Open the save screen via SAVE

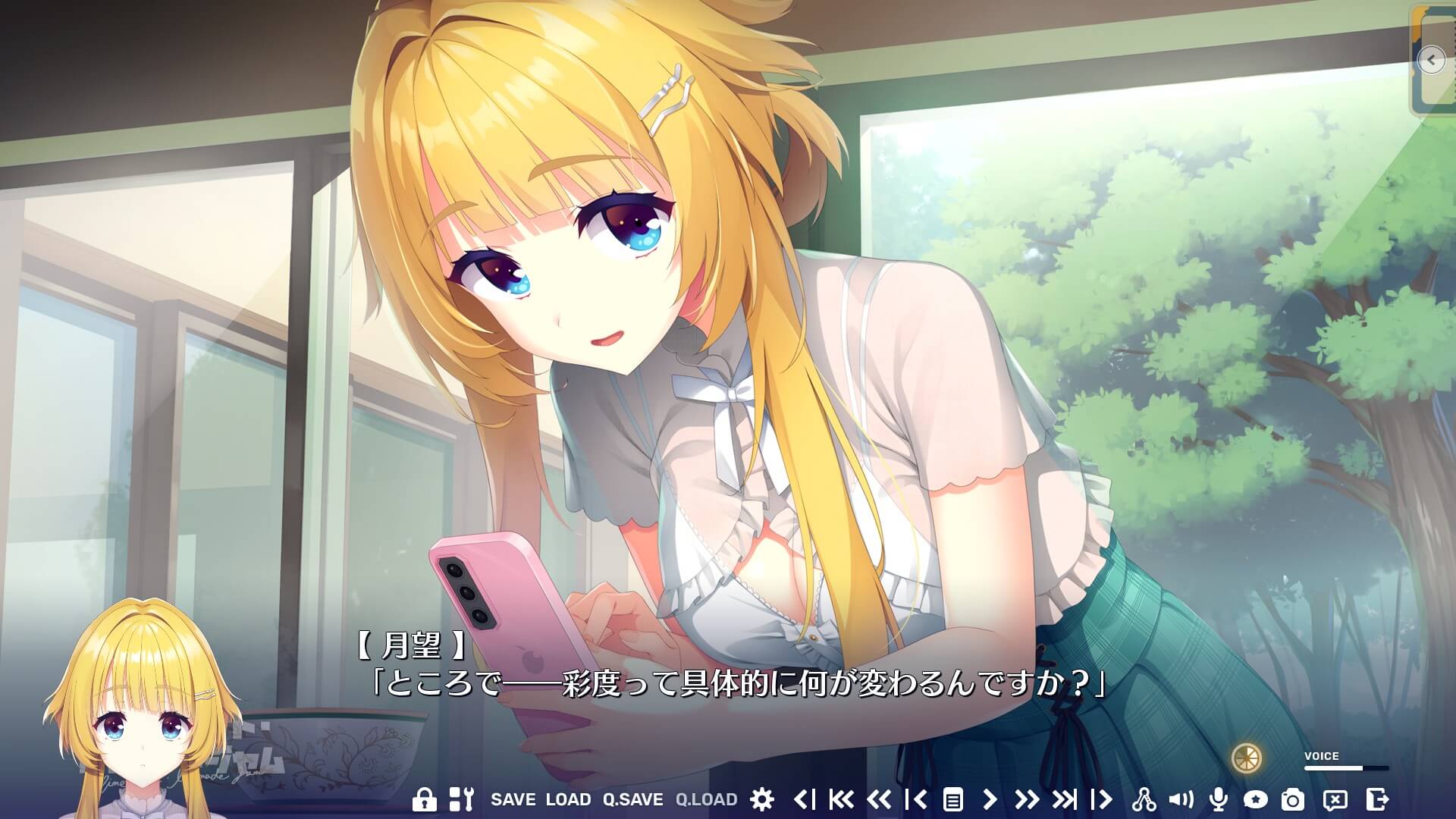pos(516,798)
